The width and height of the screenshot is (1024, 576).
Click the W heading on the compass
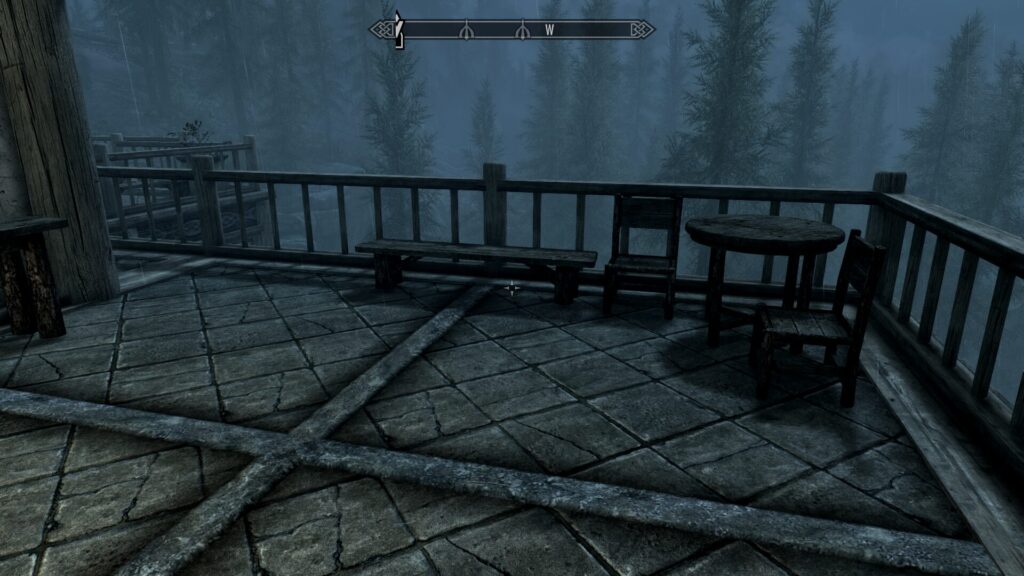pos(549,30)
